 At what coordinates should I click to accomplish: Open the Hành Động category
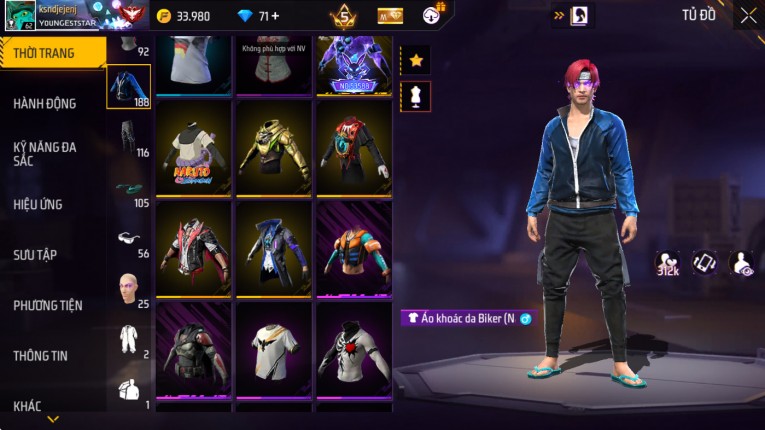coord(45,103)
